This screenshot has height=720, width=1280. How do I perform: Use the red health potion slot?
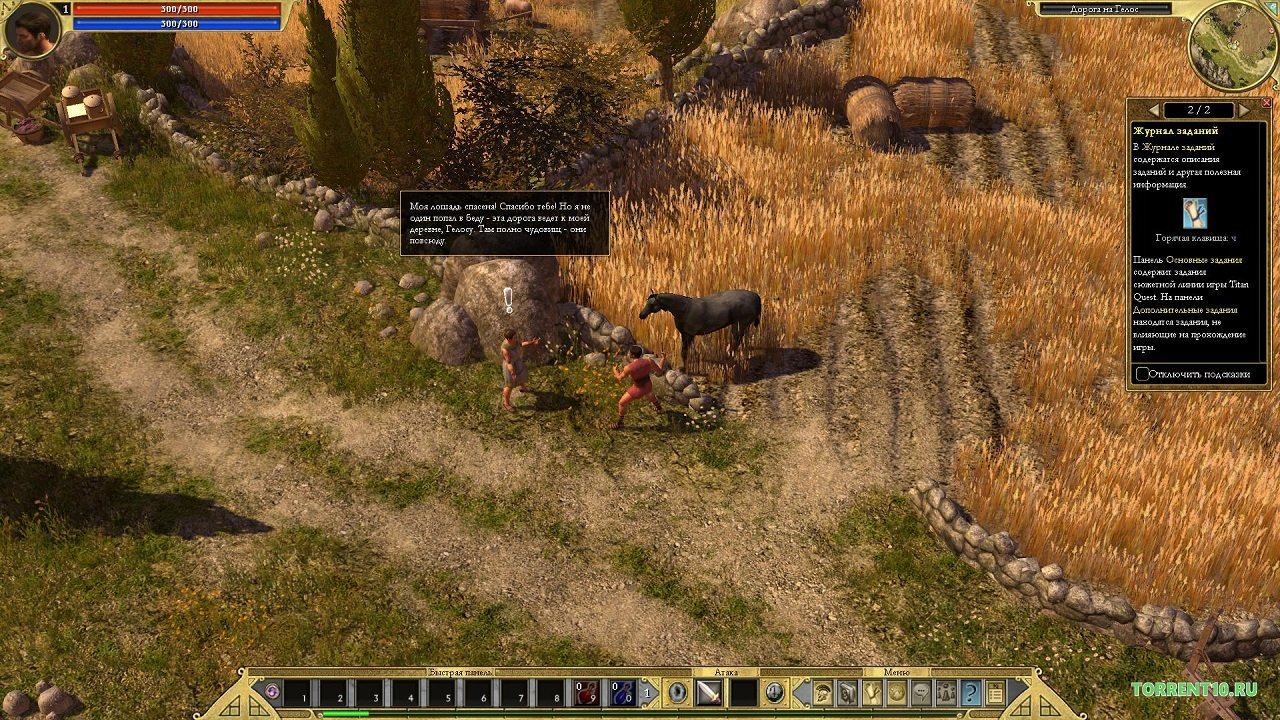click(587, 692)
